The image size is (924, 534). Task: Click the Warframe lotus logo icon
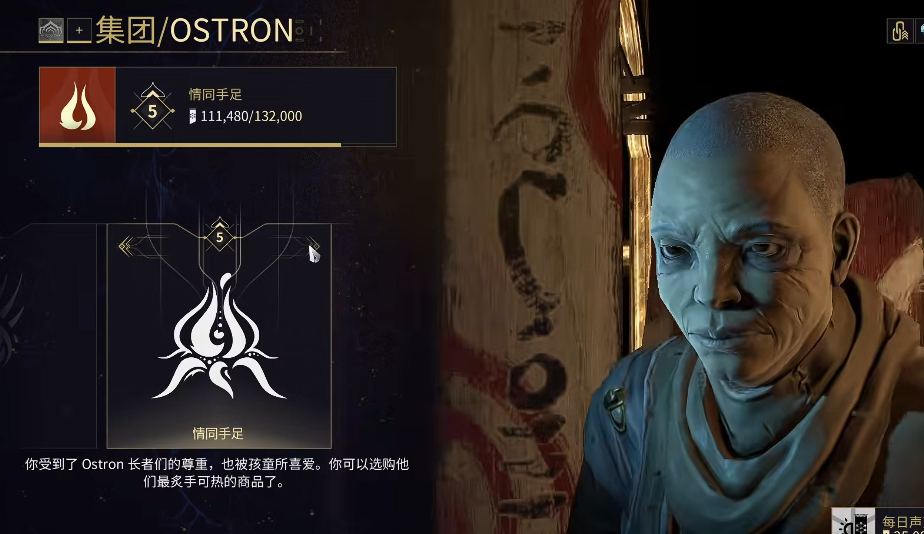(x=50, y=32)
